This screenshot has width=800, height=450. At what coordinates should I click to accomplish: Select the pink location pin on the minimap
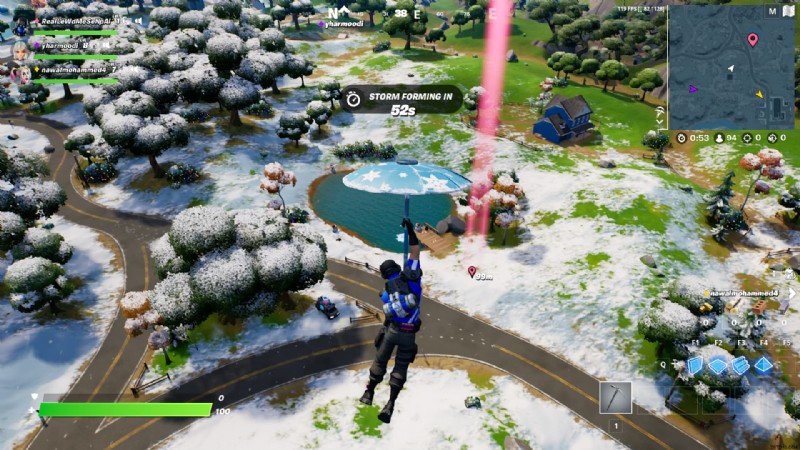click(752, 40)
